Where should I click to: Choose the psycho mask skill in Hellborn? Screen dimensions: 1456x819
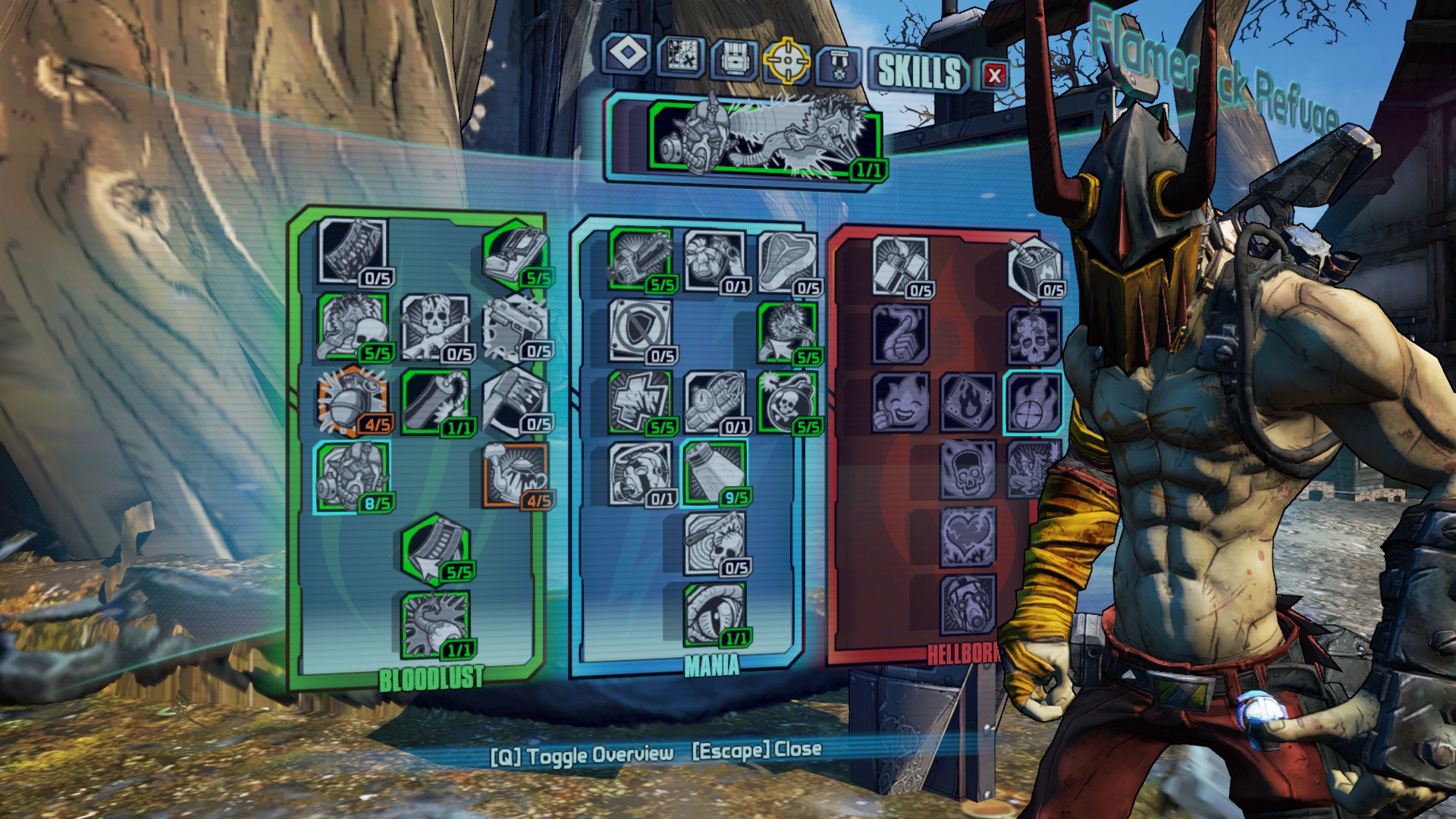968,604
